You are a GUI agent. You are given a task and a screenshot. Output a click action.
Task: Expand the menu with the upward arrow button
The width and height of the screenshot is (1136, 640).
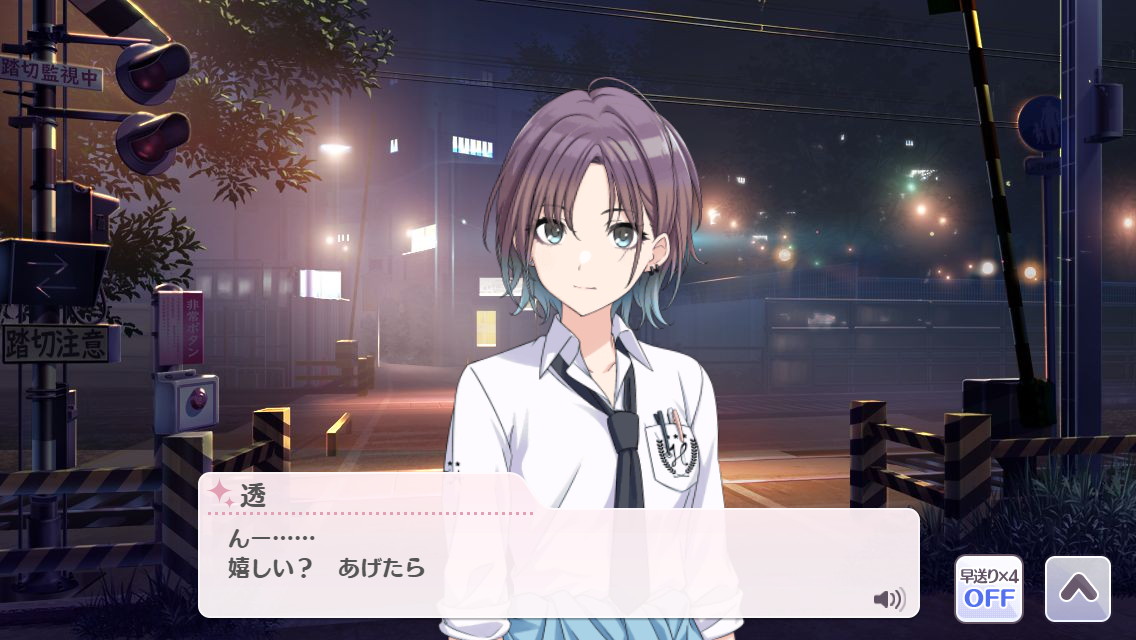point(1077,589)
